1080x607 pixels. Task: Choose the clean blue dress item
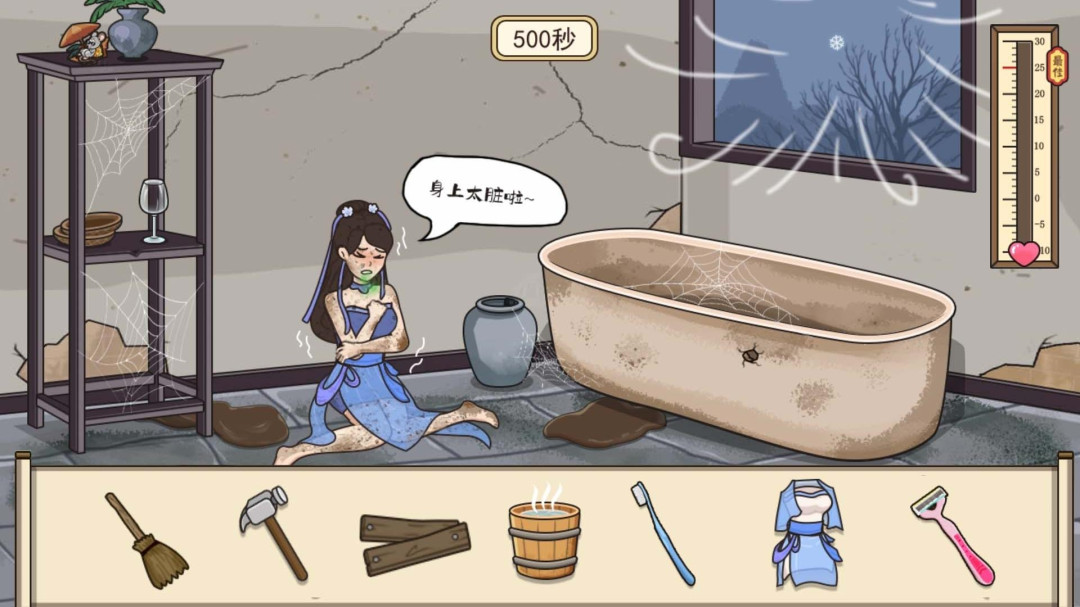pos(807,533)
